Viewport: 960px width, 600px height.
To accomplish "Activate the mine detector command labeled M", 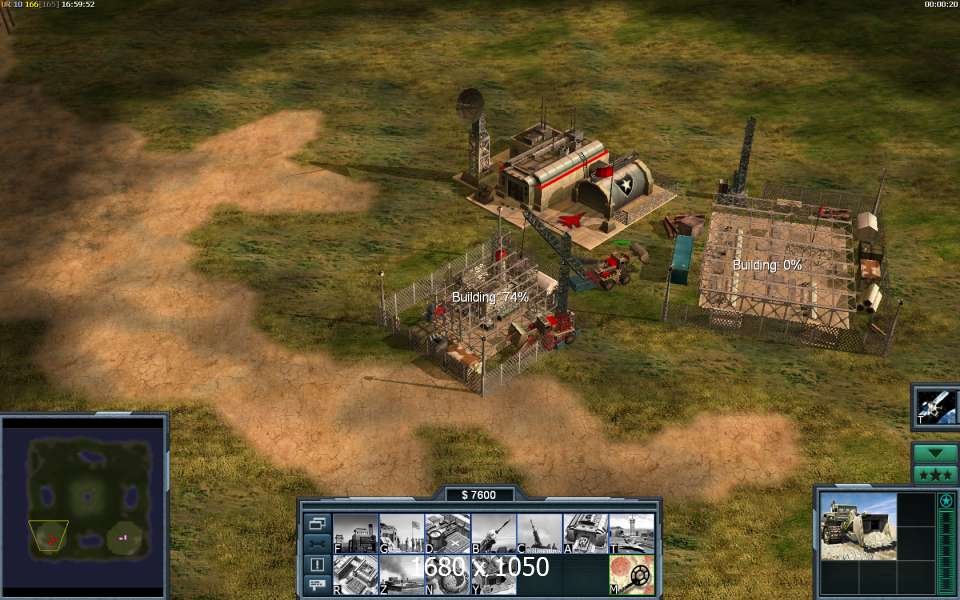I will (x=631, y=575).
